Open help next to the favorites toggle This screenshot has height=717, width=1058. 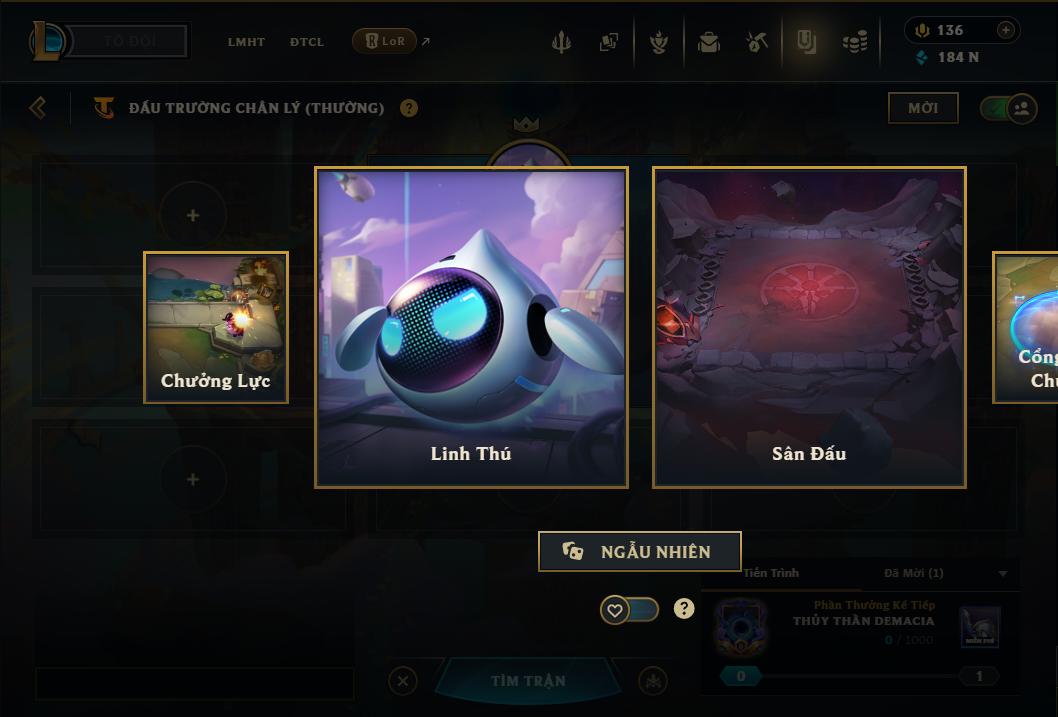tap(684, 608)
